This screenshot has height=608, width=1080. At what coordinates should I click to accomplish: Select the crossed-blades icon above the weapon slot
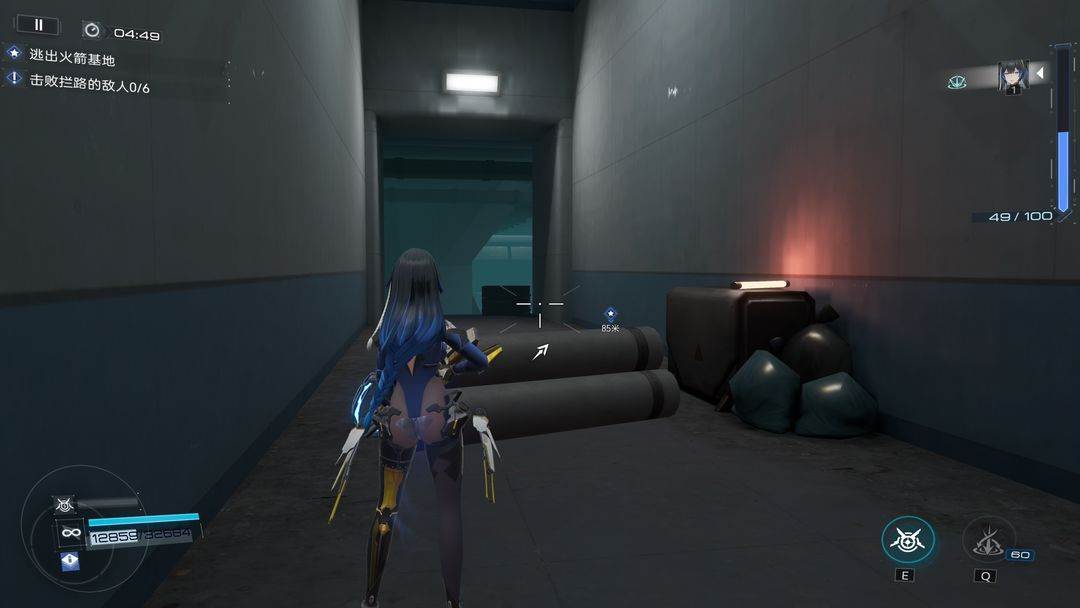pos(67,505)
